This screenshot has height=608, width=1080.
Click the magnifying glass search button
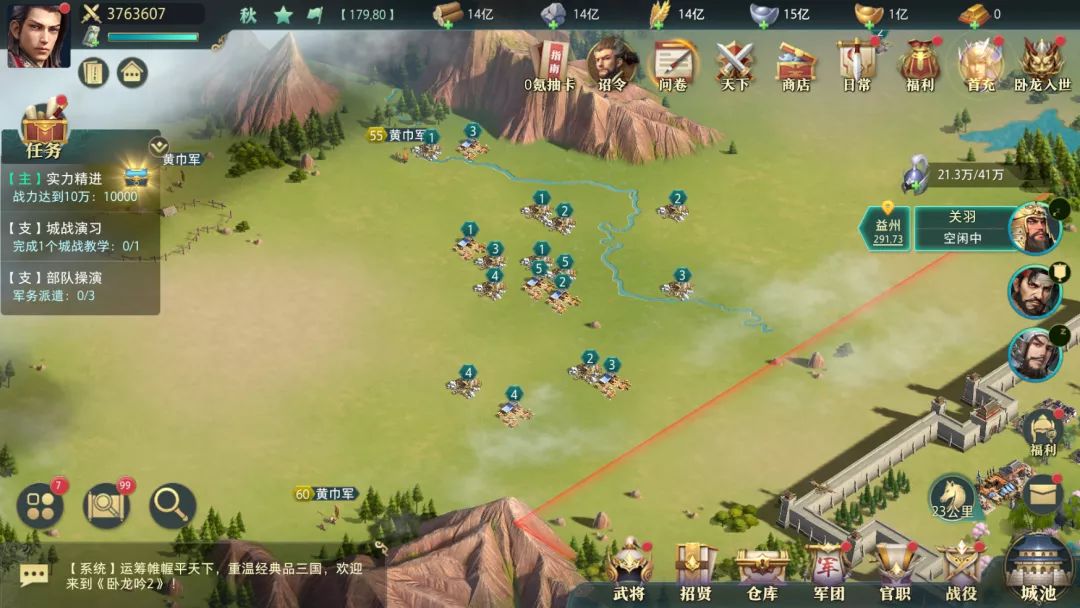172,506
